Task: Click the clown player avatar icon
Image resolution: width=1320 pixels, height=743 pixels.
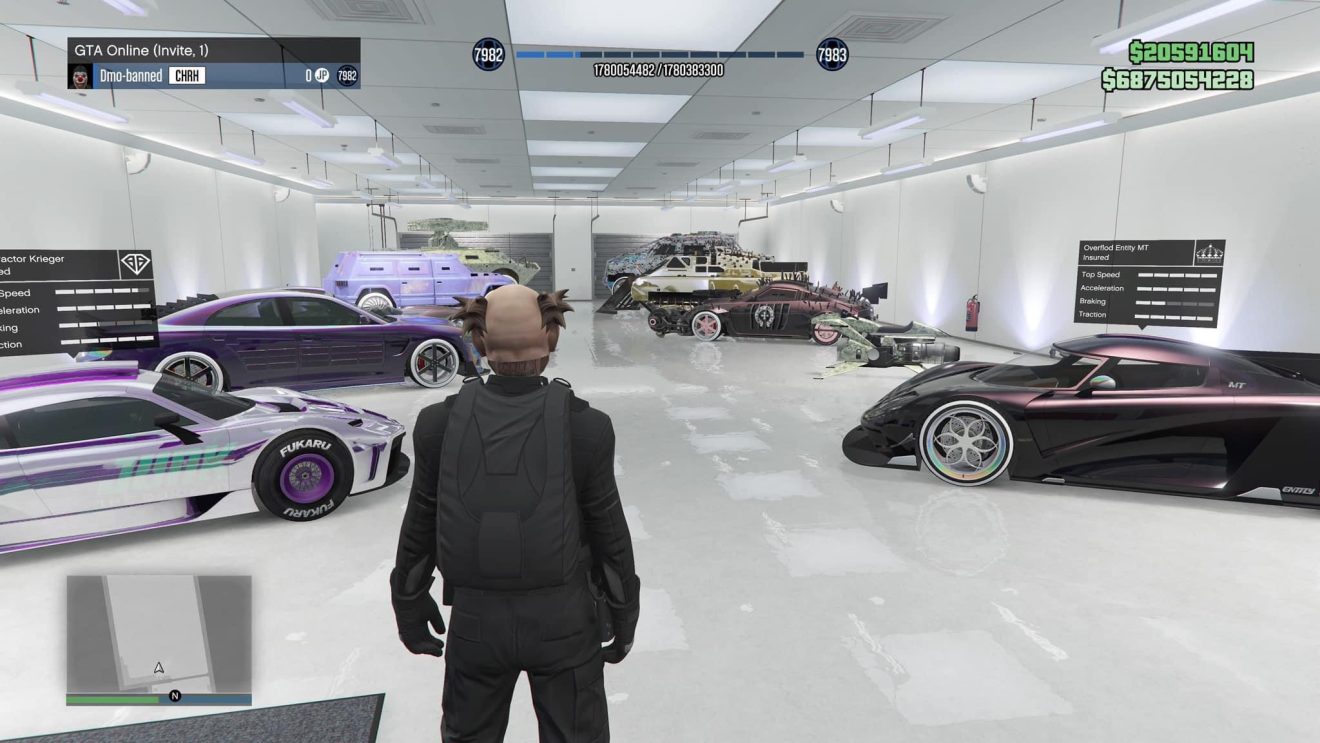Action: pyautogui.click(x=81, y=76)
